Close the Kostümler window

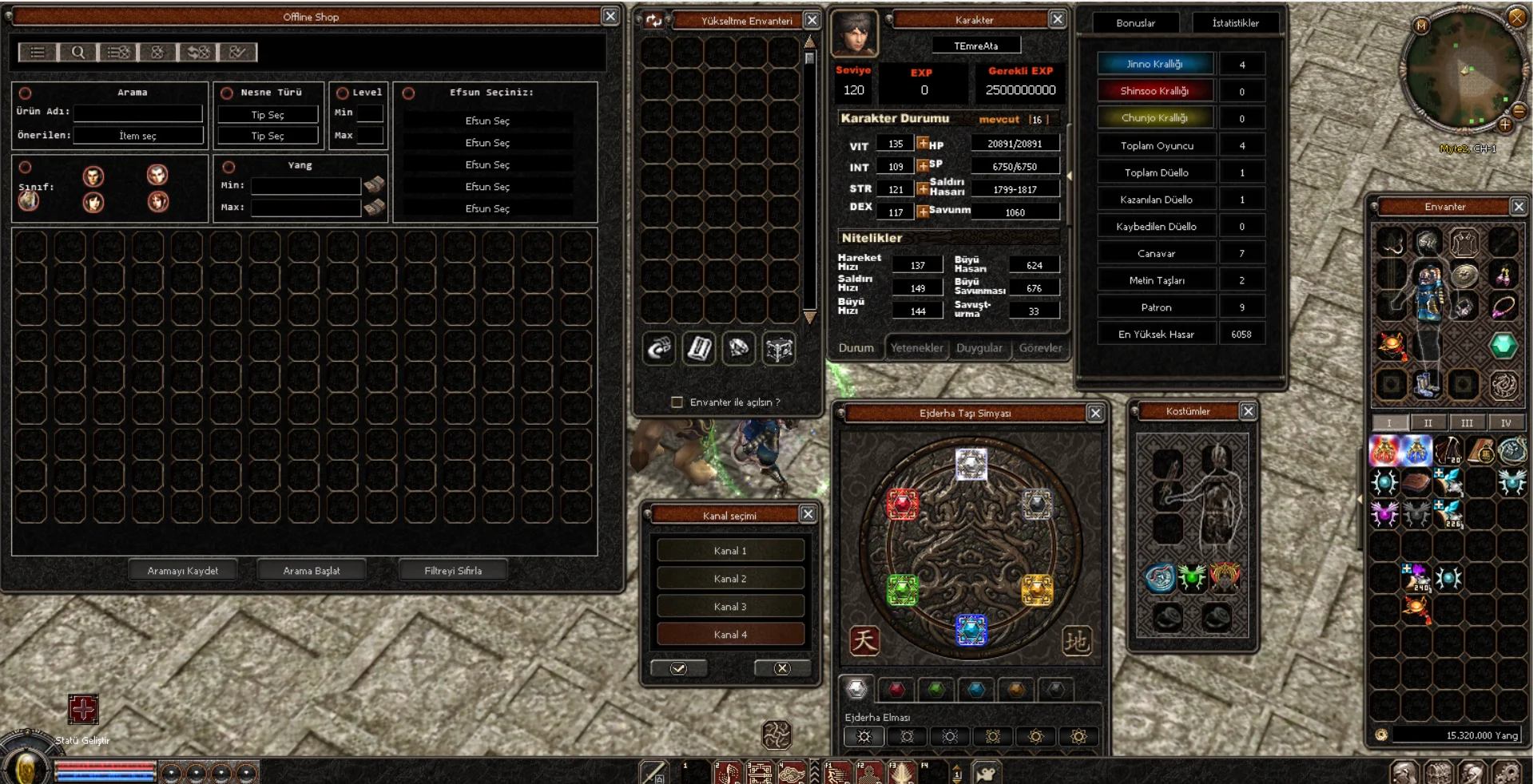click(1248, 411)
